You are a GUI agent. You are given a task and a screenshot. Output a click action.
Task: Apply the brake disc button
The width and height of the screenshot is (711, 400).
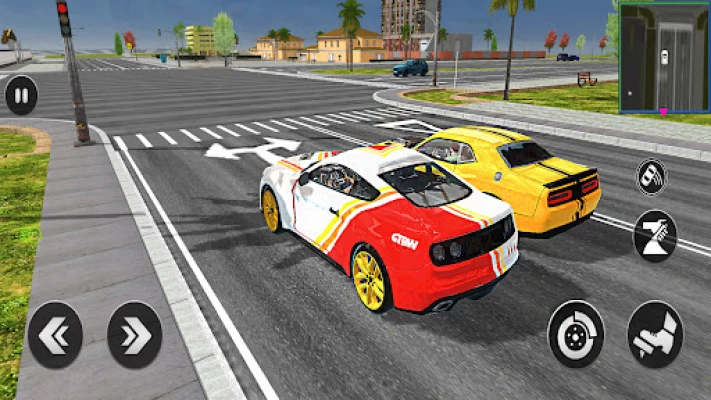tap(576, 333)
